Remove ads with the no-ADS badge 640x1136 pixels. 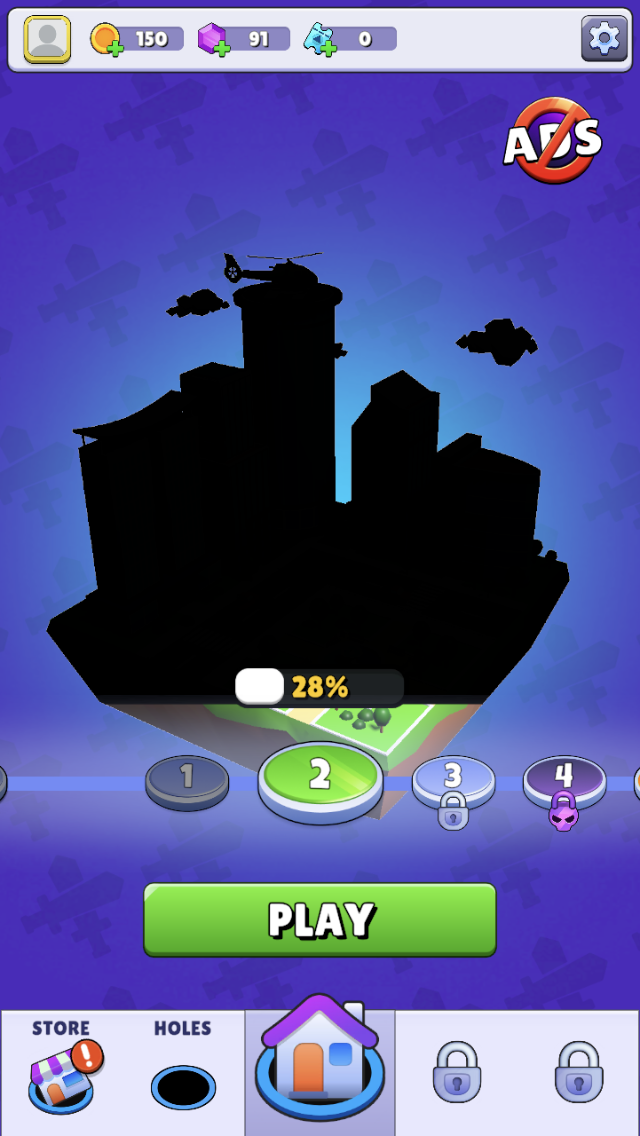[552, 140]
